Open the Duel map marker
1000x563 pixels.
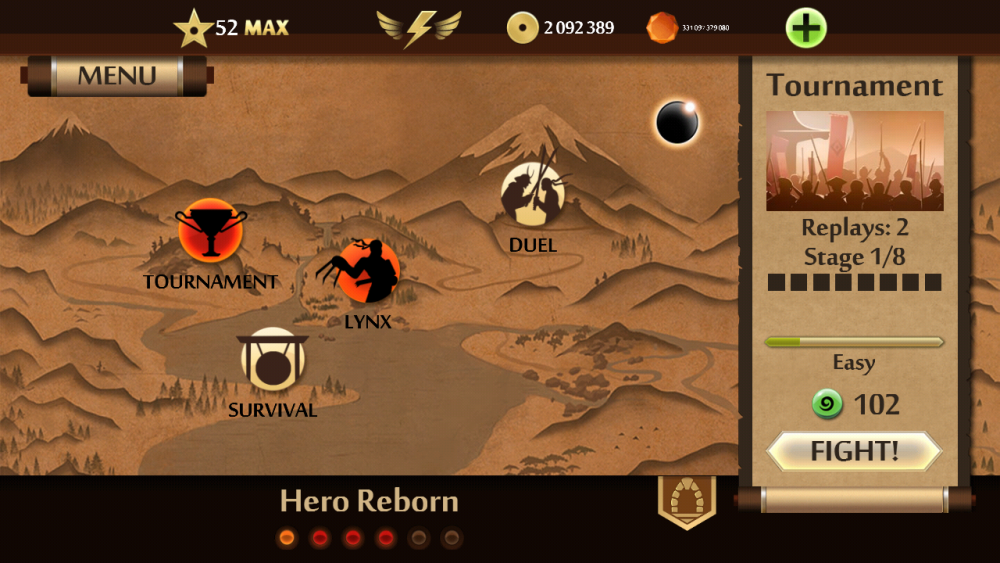click(532, 193)
